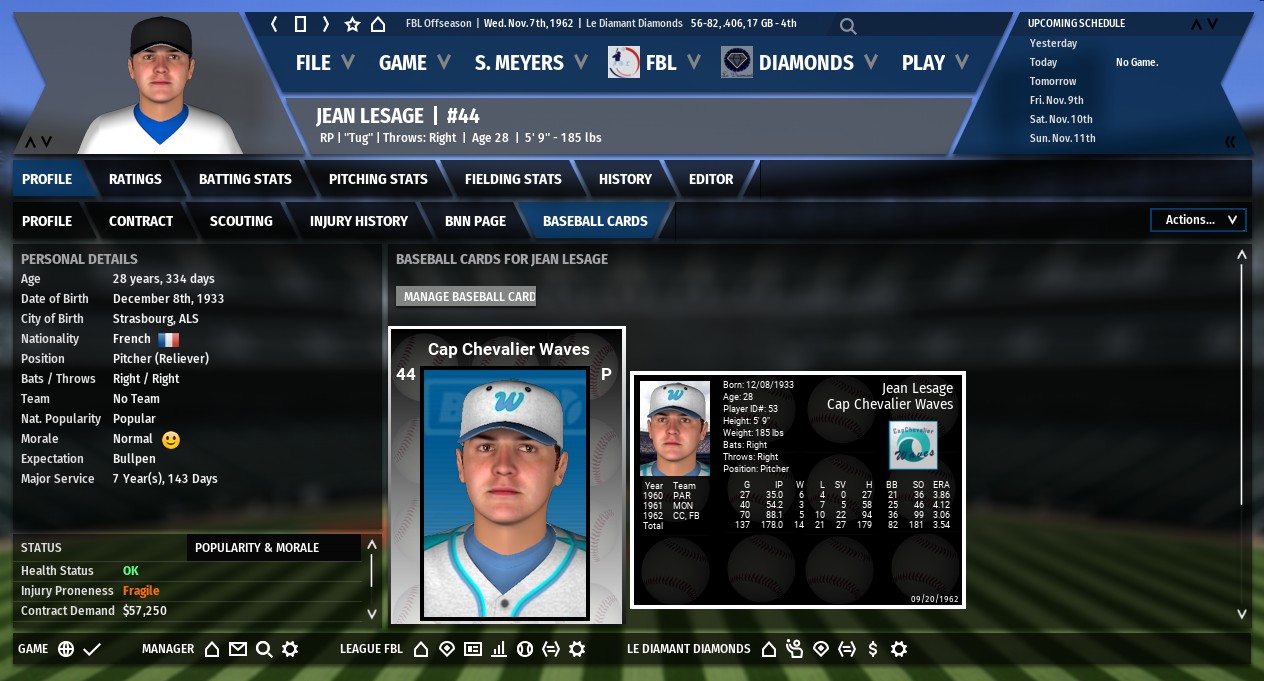The width and height of the screenshot is (1264, 681).
Task: Switch to the RATINGS tab
Action: tap(135, 179)
